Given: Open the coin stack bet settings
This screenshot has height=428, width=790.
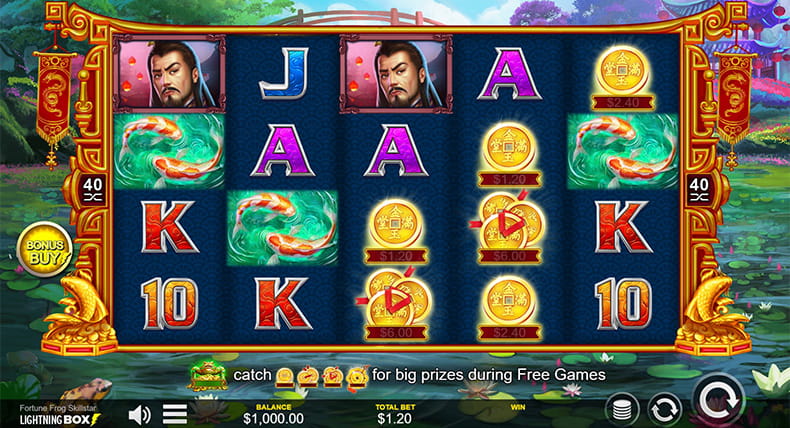Looking at the screenshot, I should tap(621, 408).
